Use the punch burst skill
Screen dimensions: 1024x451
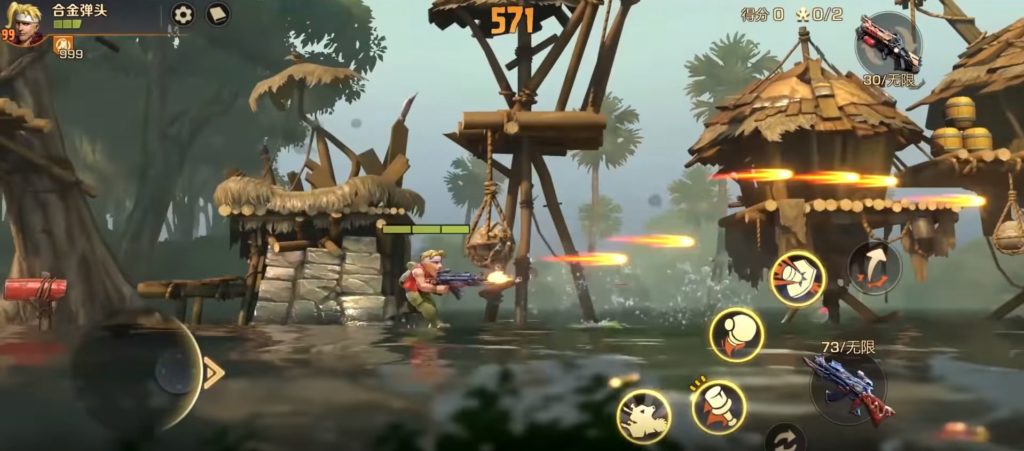point(797,278)
